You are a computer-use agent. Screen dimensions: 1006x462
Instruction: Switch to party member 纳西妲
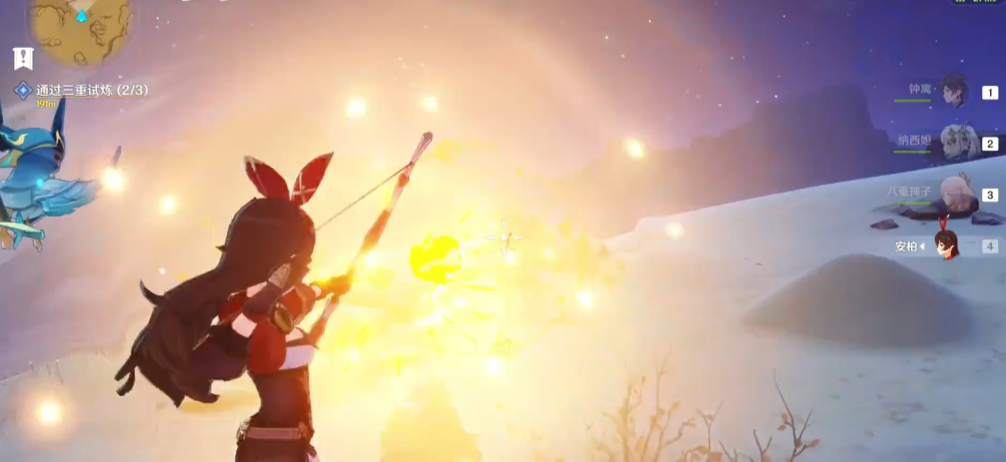950,144
